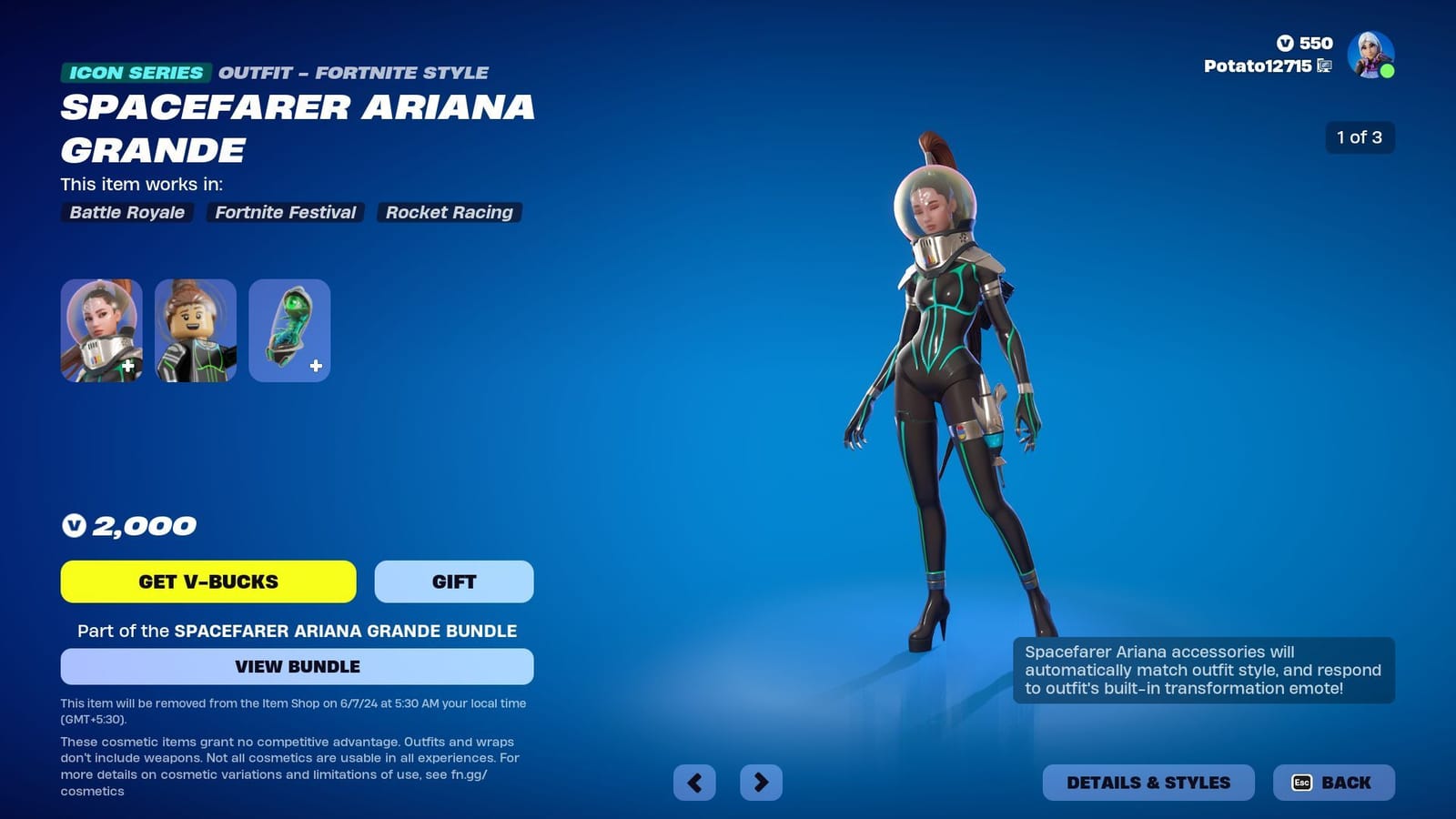This screenshot has height=819, width=1456.
Task: Click the plus icon on the outfit thumbnail
Action: (128, 367)
